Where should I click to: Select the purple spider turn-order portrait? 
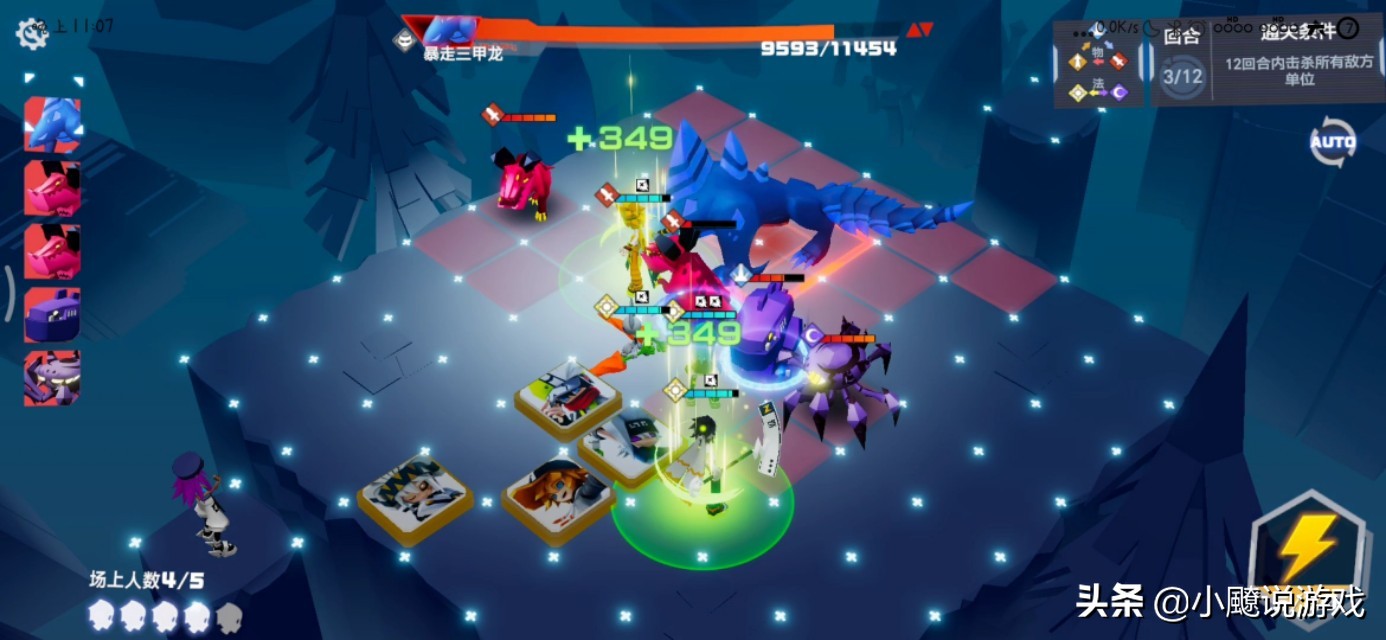click(52, 377)
